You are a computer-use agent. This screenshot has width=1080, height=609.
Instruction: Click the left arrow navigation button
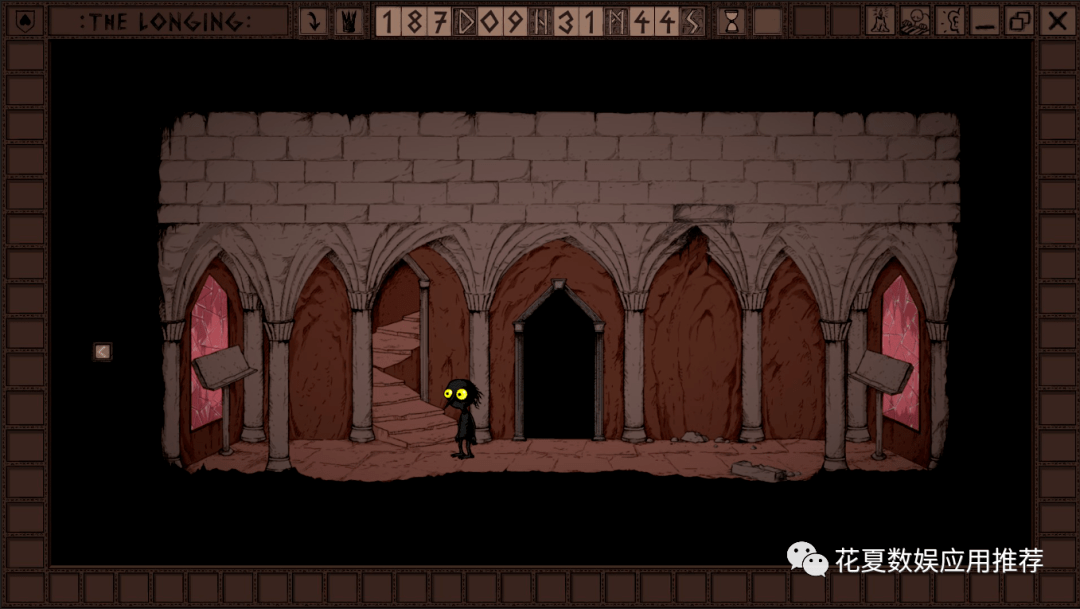[x=103, y=351]
